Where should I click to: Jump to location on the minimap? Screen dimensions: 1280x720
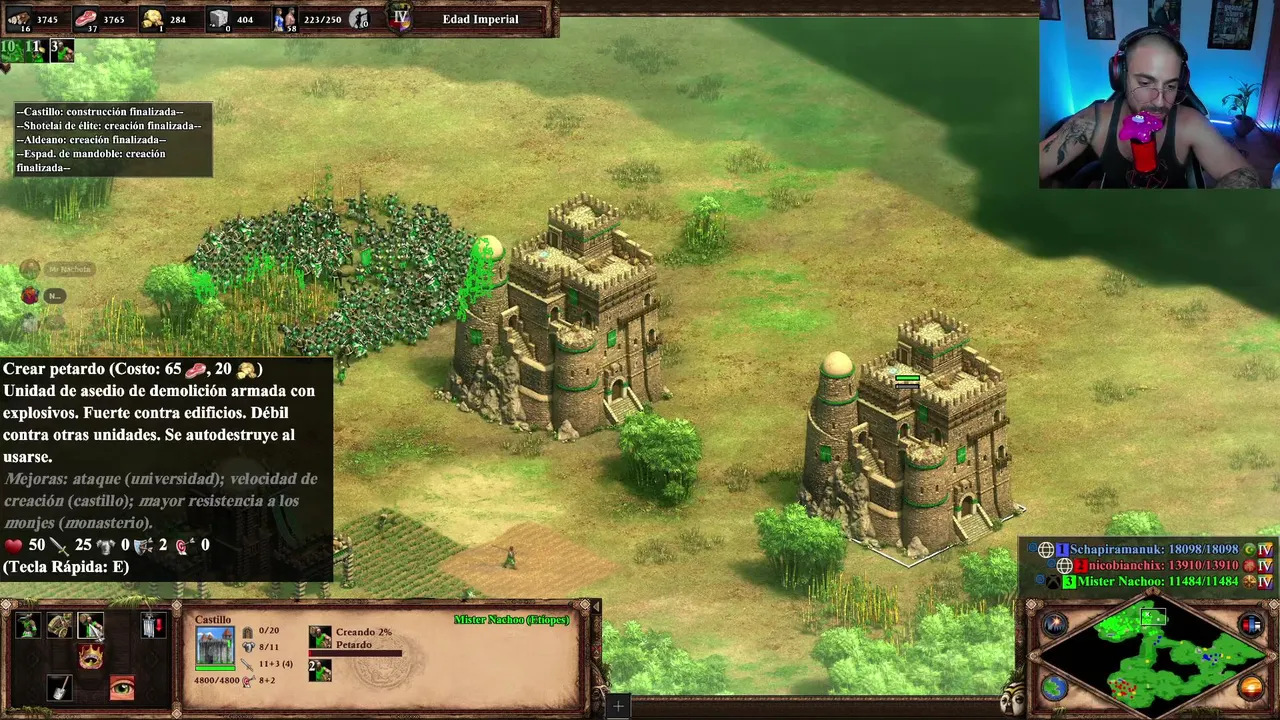click(x=1152, y=655)
